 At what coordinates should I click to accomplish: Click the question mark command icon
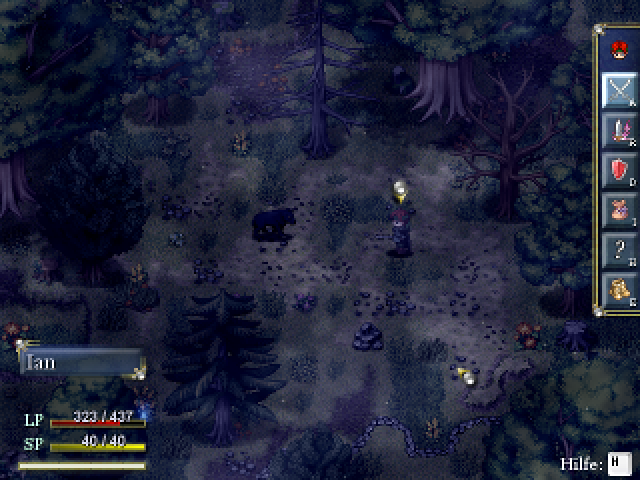click(619, 251)
